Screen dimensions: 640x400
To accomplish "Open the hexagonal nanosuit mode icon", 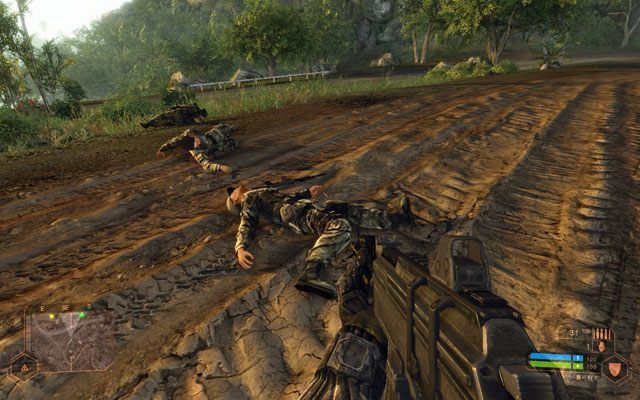I will tap(615, 369).
